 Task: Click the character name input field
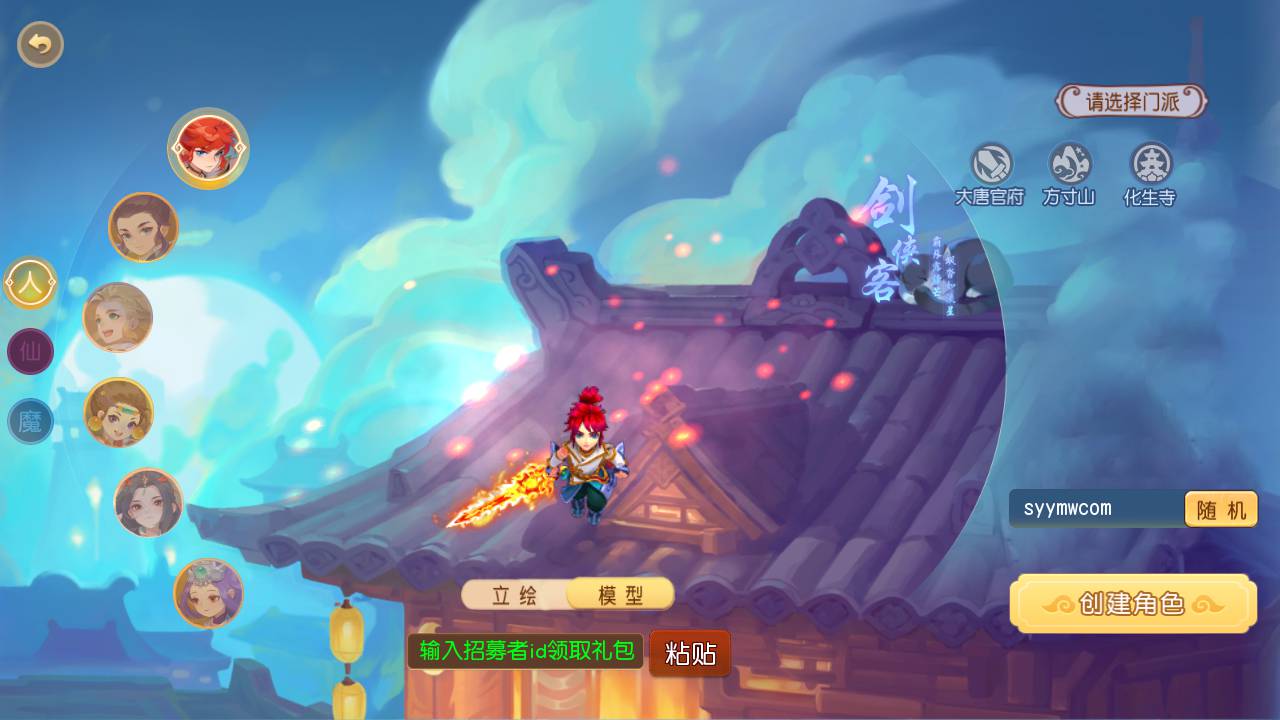point(1096,508)
